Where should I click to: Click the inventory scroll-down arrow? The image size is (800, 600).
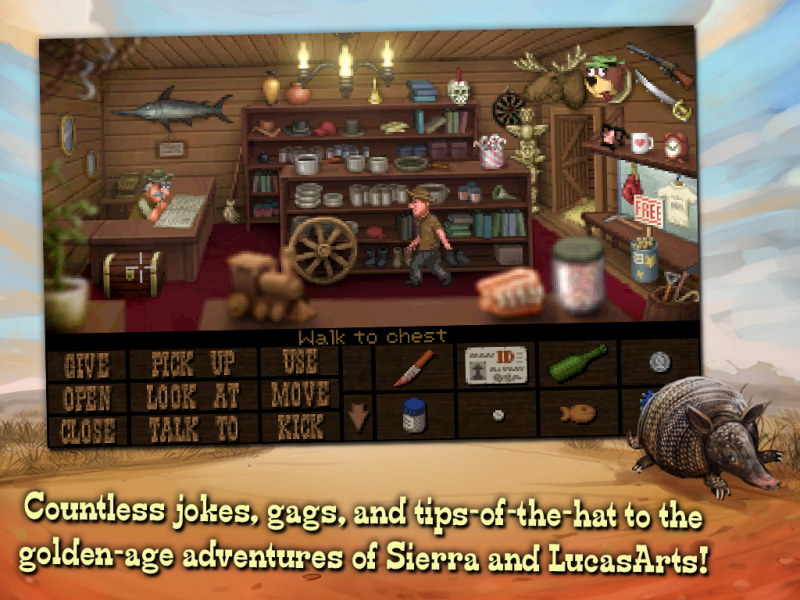coord(358,414)
